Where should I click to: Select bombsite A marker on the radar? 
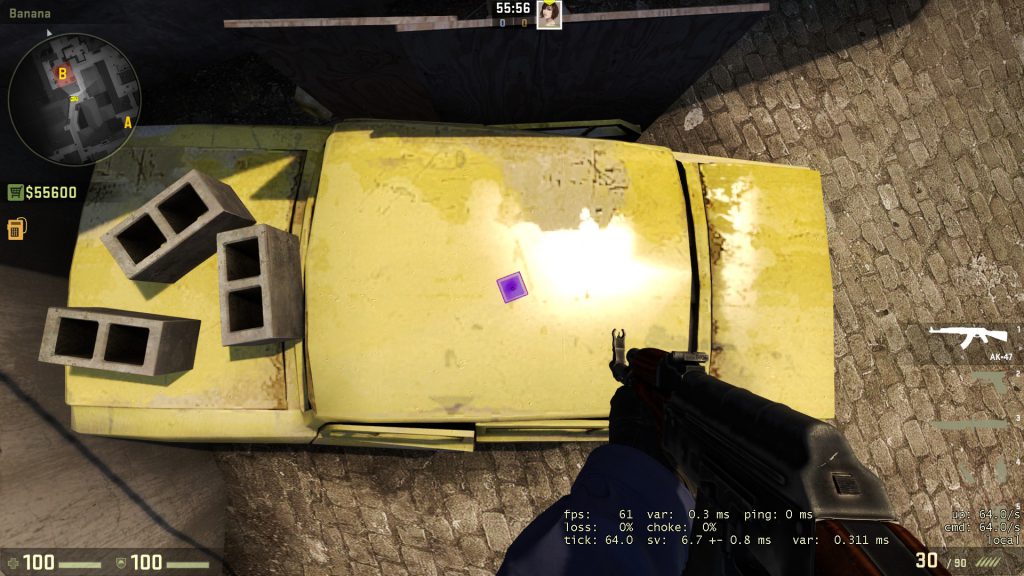127,123
